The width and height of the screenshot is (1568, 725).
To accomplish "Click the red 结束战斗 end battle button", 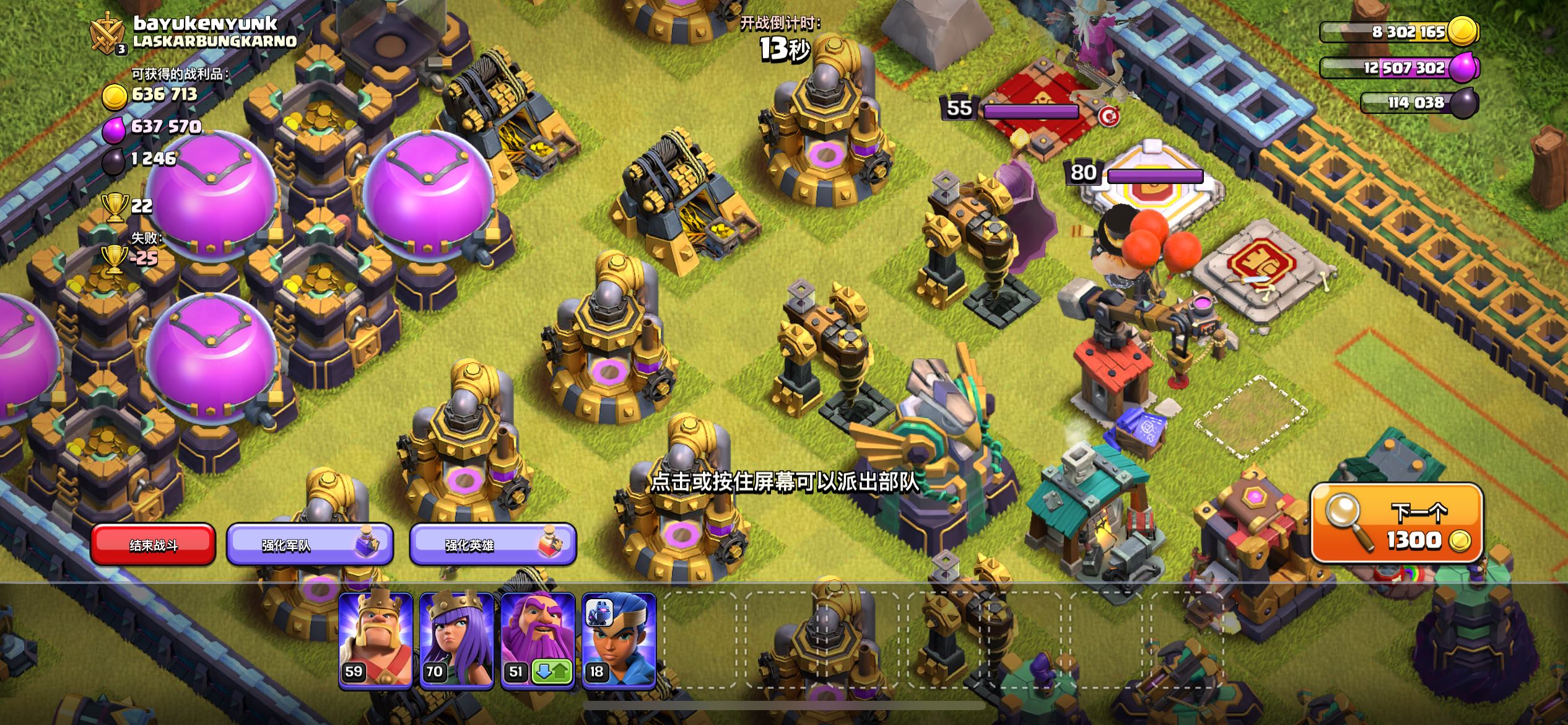I will (x=153, y=545).
